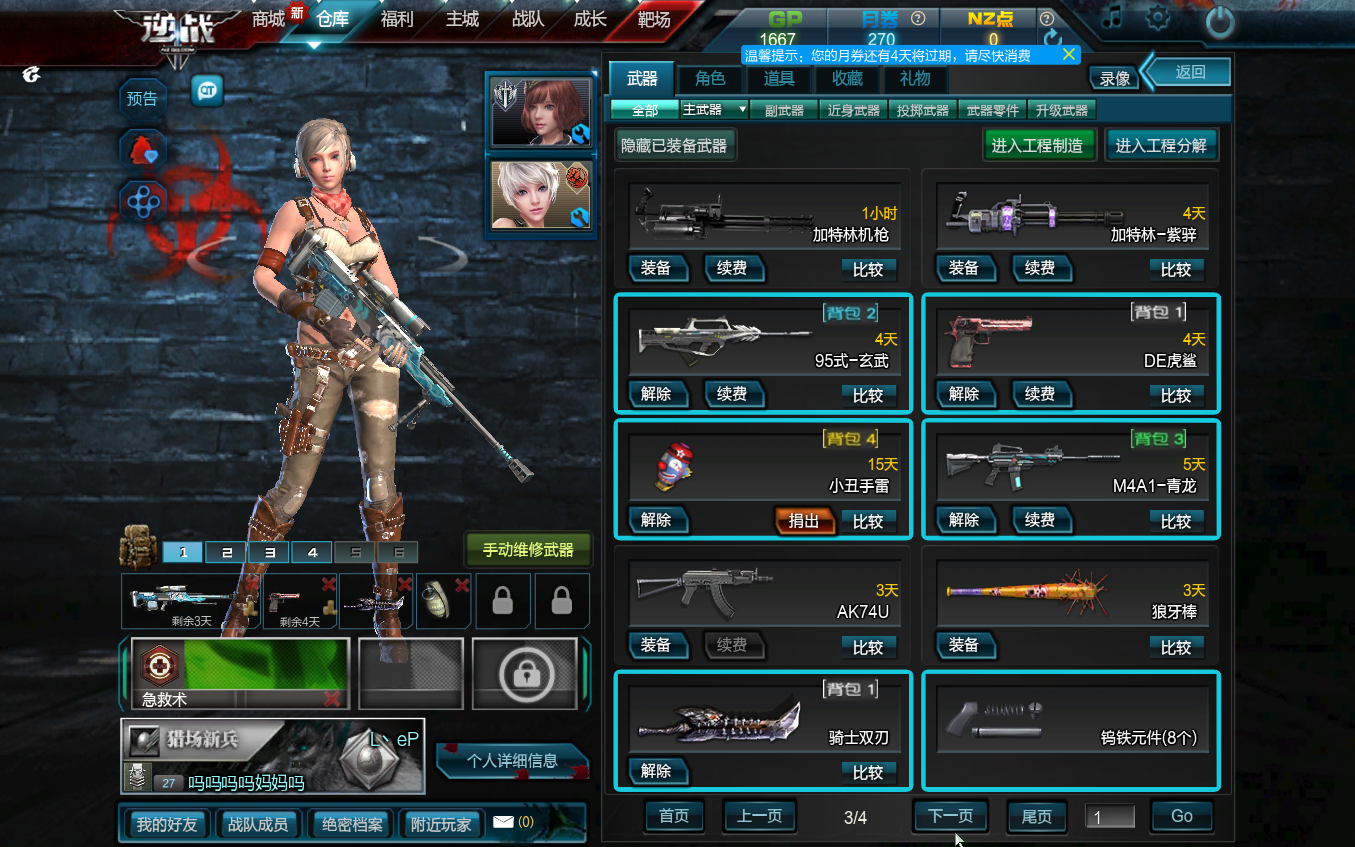Switch to the 角色 tab
Screen dimensions: 1355x847
click(x=710, y=79)
